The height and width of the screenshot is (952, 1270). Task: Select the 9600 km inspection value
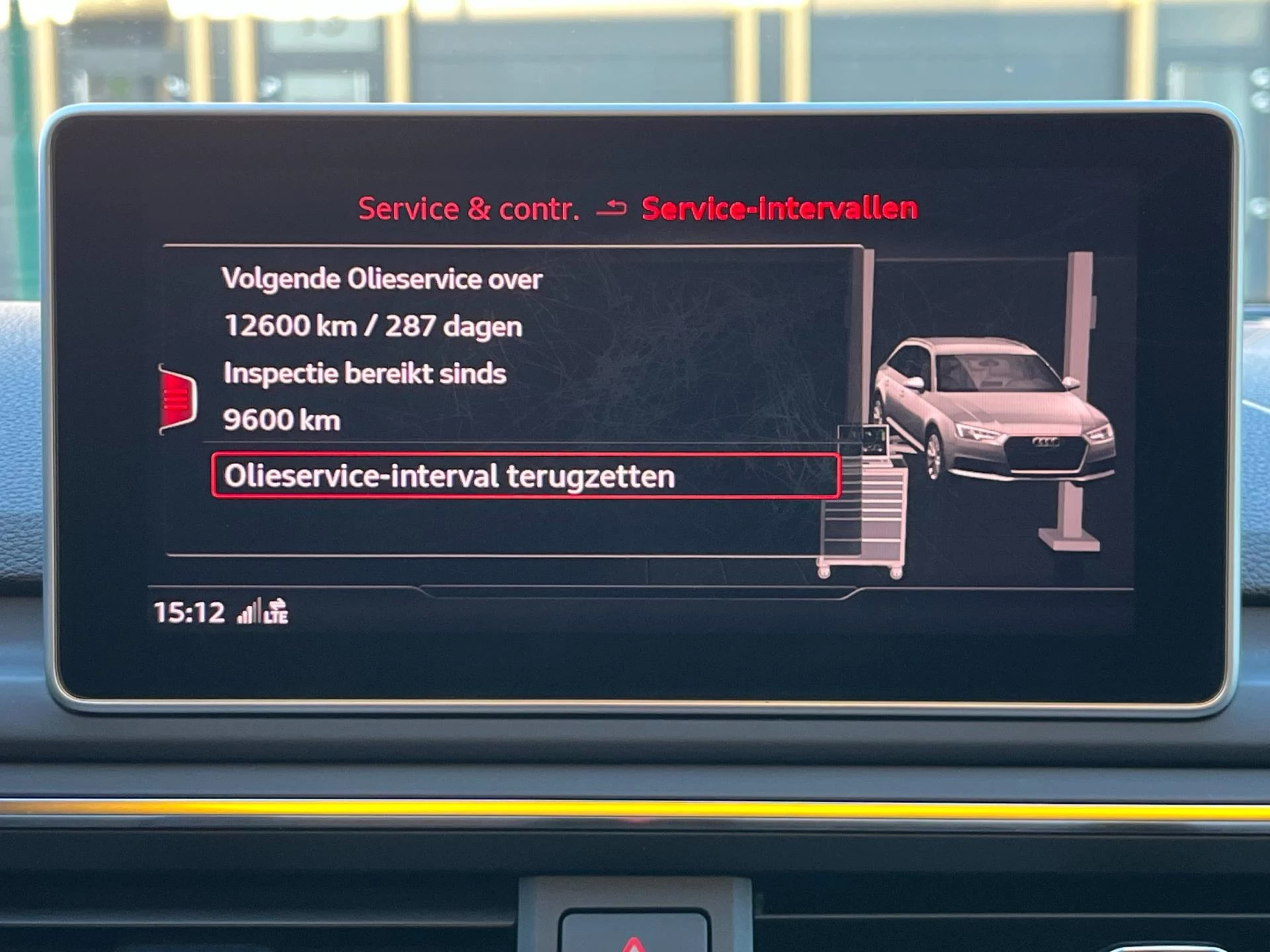click(282, 419)
